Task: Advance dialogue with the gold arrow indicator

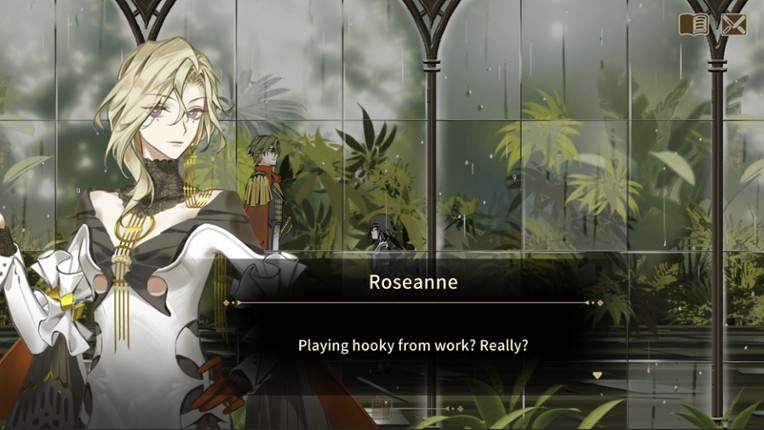Action: (x=598, y=375)
